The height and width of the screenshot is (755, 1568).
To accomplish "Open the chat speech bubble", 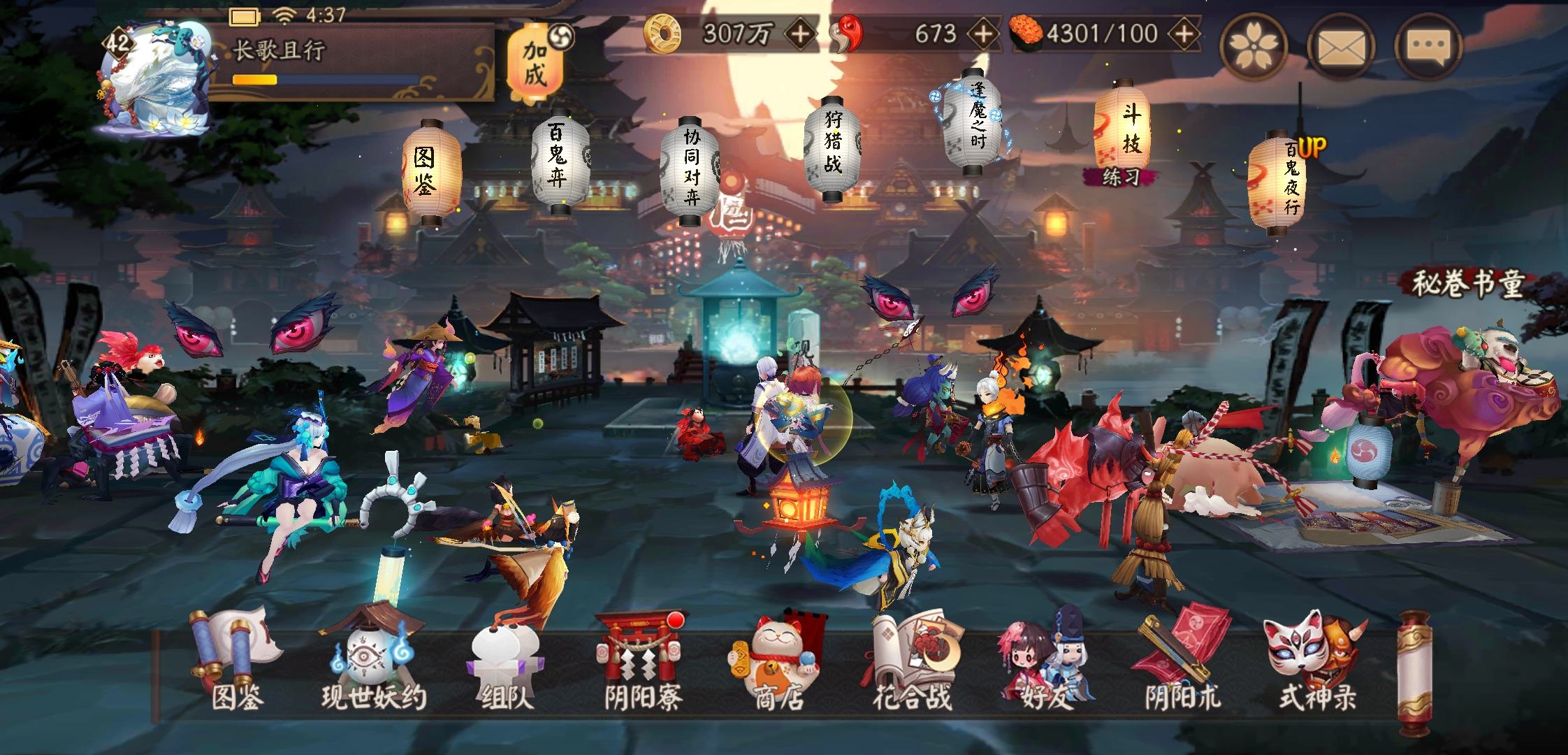I will tap(1428, 46).
